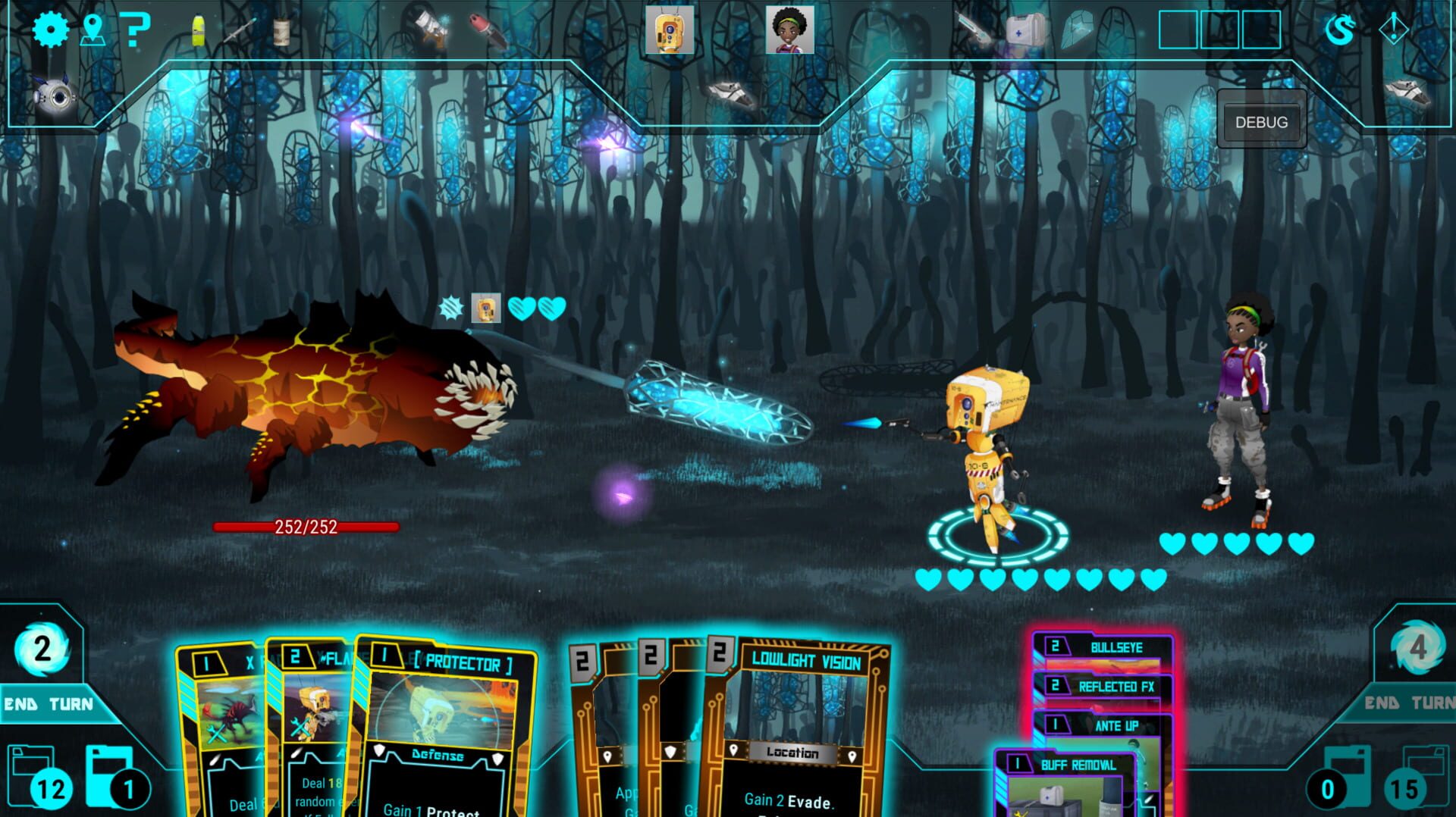This screenshot has height=817, width=1456.
Task: Select the yellow bottle item
Action: click(199, 32)
